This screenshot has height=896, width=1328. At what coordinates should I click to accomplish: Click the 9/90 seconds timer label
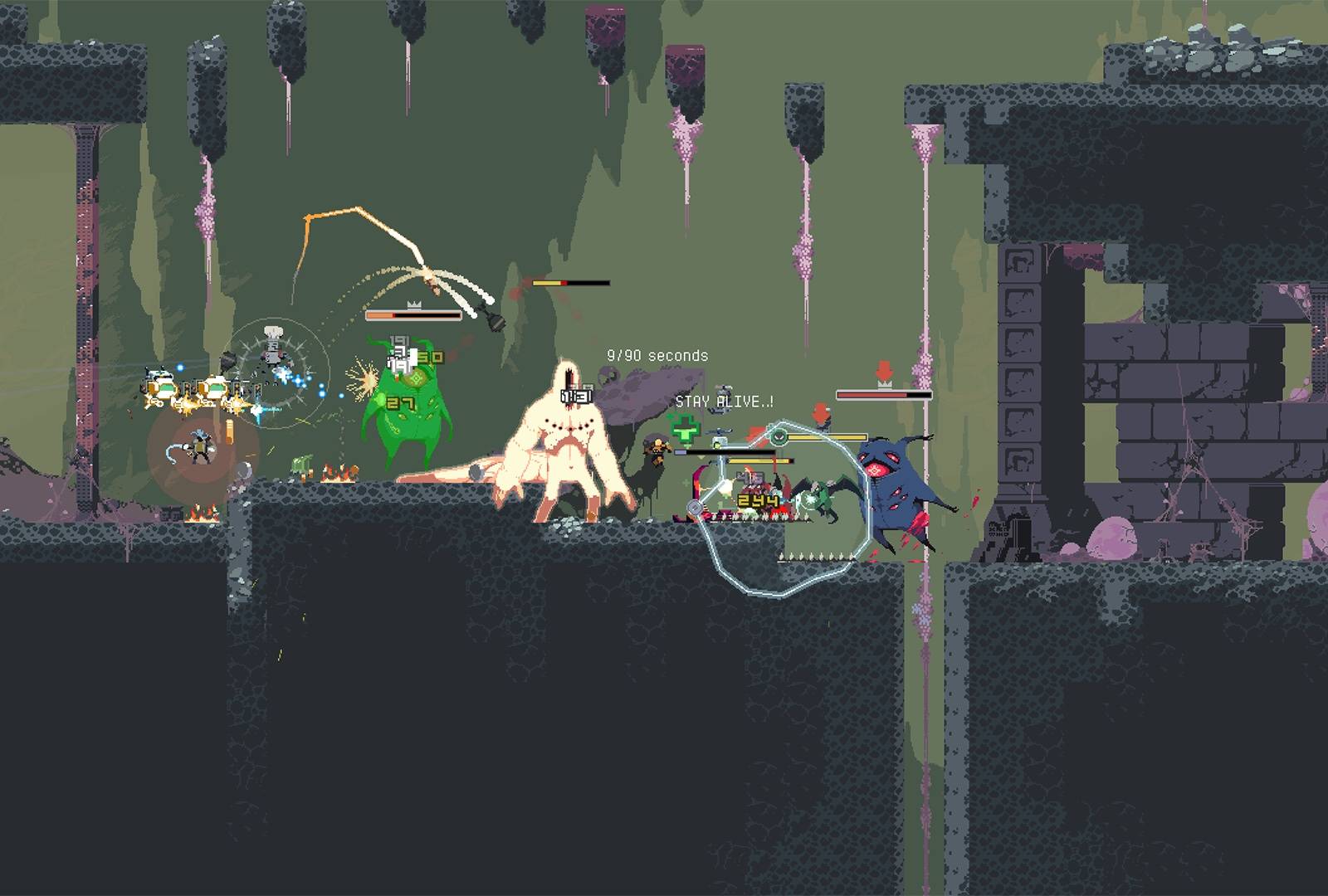pyautogui.click(x=658, y=353)
